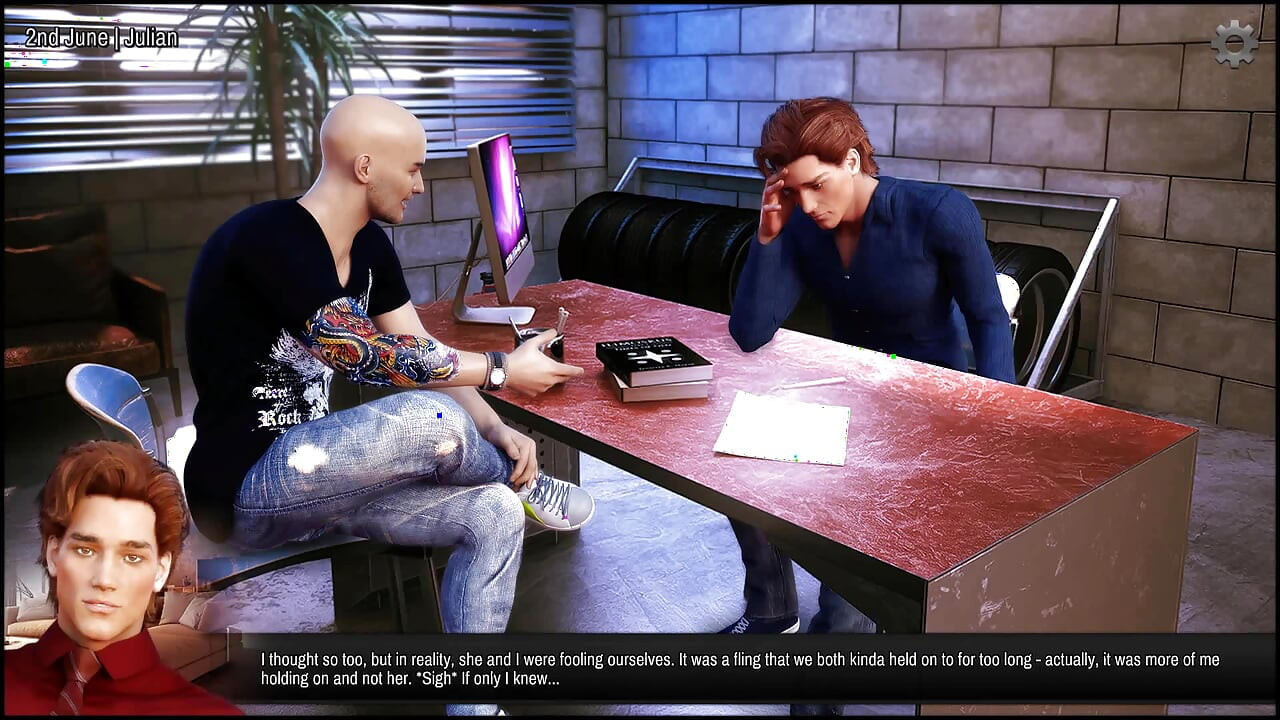Click Julian, the man in the blue shirt
Image resolution: width=1280 pixels, height=720 pixels.
coord(860,250)
